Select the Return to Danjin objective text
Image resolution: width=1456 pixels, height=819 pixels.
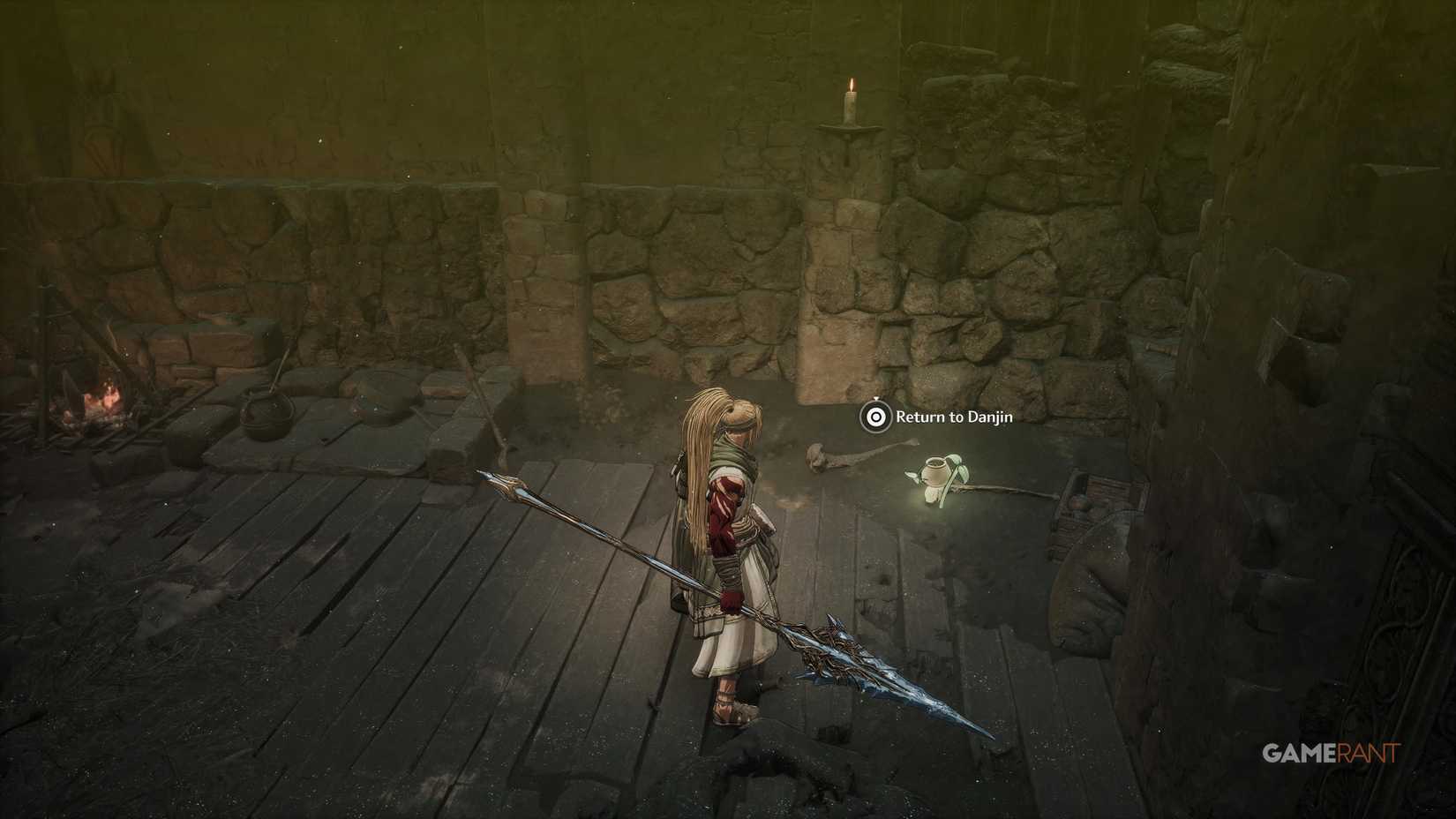click(953, 417)
